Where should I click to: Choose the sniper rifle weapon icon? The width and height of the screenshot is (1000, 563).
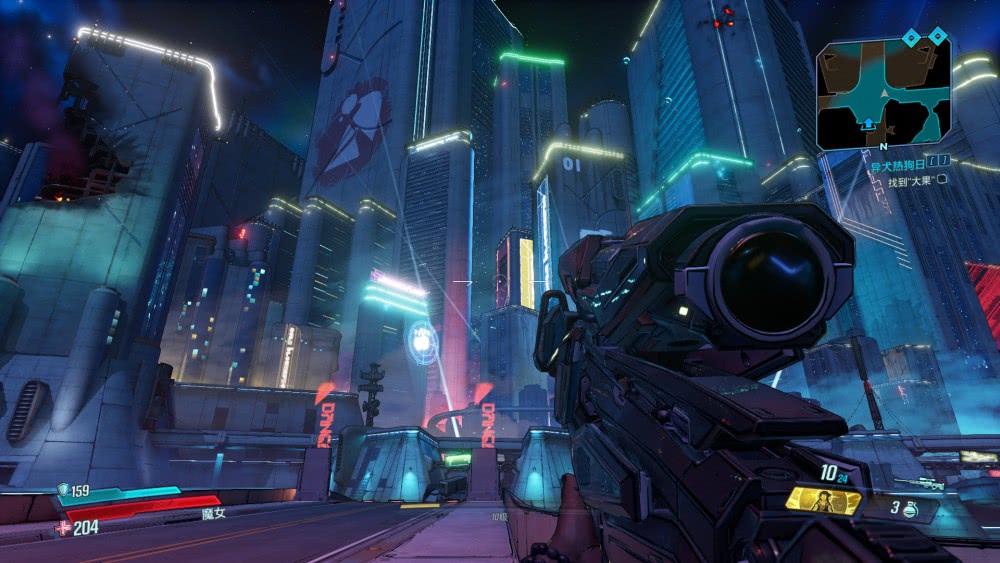click(x=919, y=484)
